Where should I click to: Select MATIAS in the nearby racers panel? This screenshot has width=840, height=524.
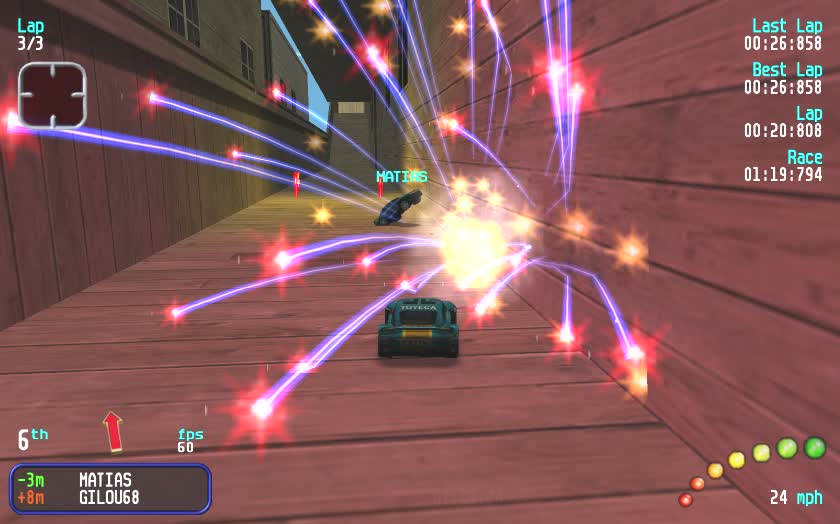click(x=105, y=480)
